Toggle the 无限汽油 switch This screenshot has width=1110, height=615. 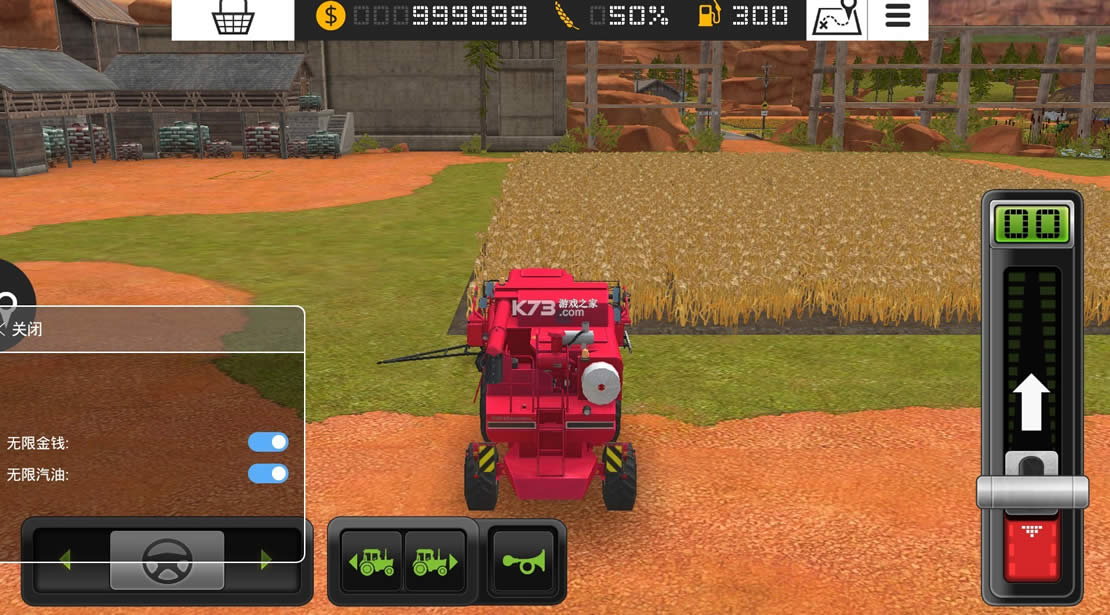[268, 473]
